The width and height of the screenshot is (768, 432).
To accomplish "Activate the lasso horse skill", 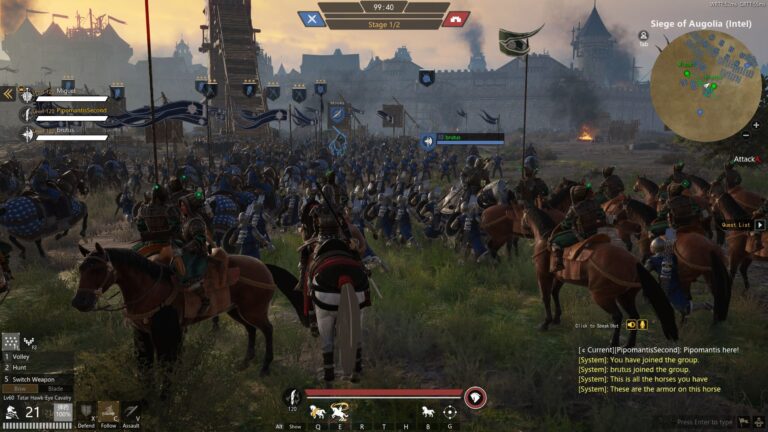I will (x=338, y=411).
